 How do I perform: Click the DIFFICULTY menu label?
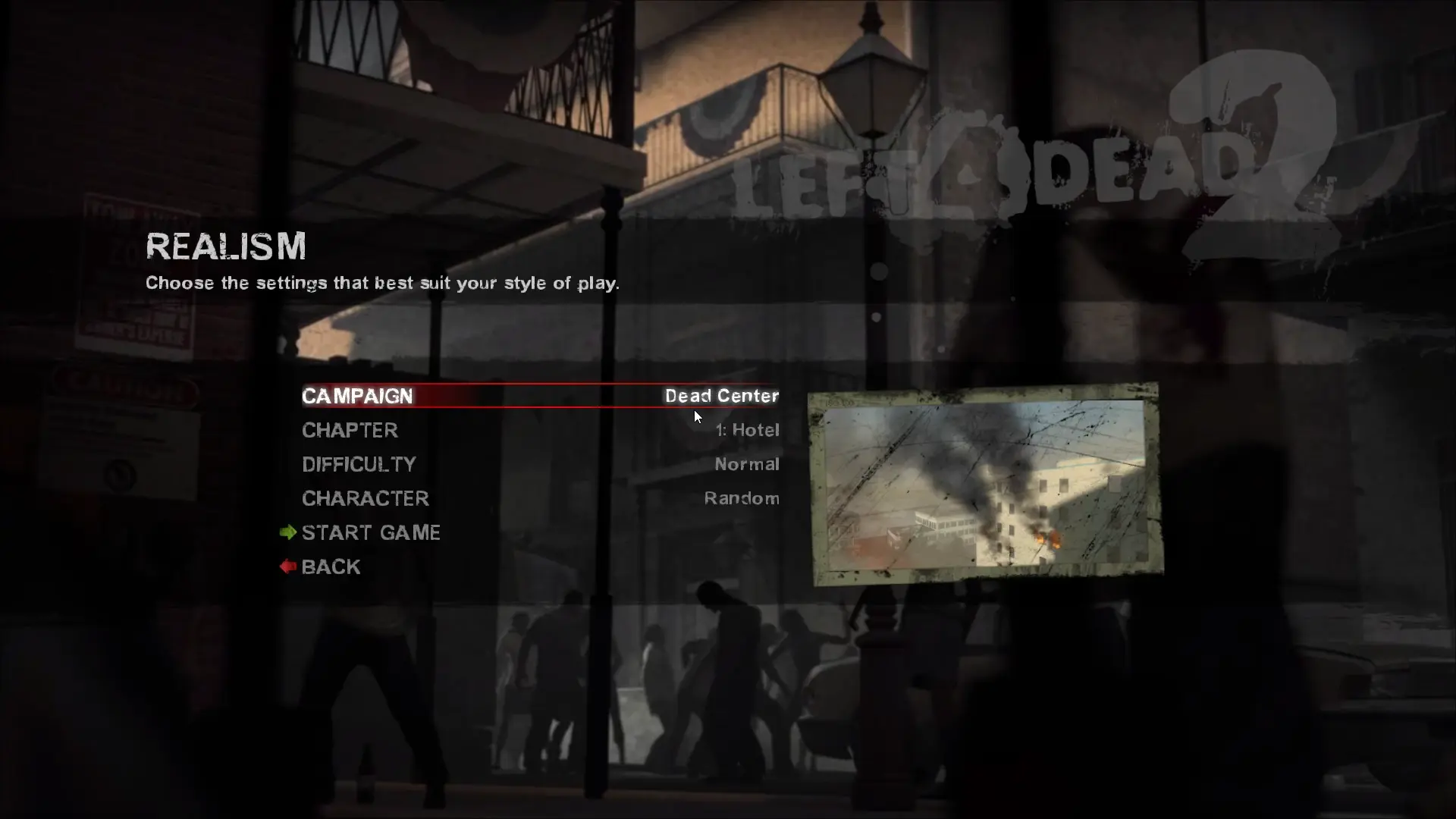359,464
